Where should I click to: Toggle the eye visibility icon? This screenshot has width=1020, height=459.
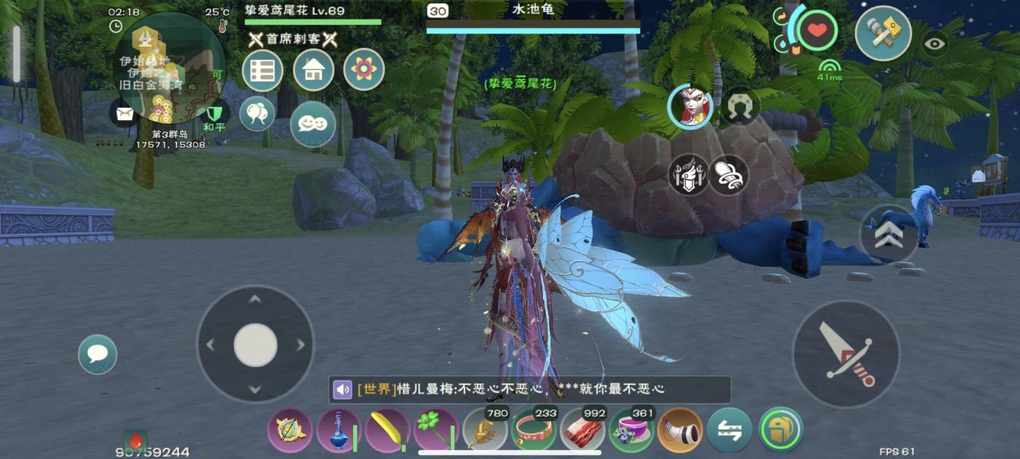click(x=935, y=43)
